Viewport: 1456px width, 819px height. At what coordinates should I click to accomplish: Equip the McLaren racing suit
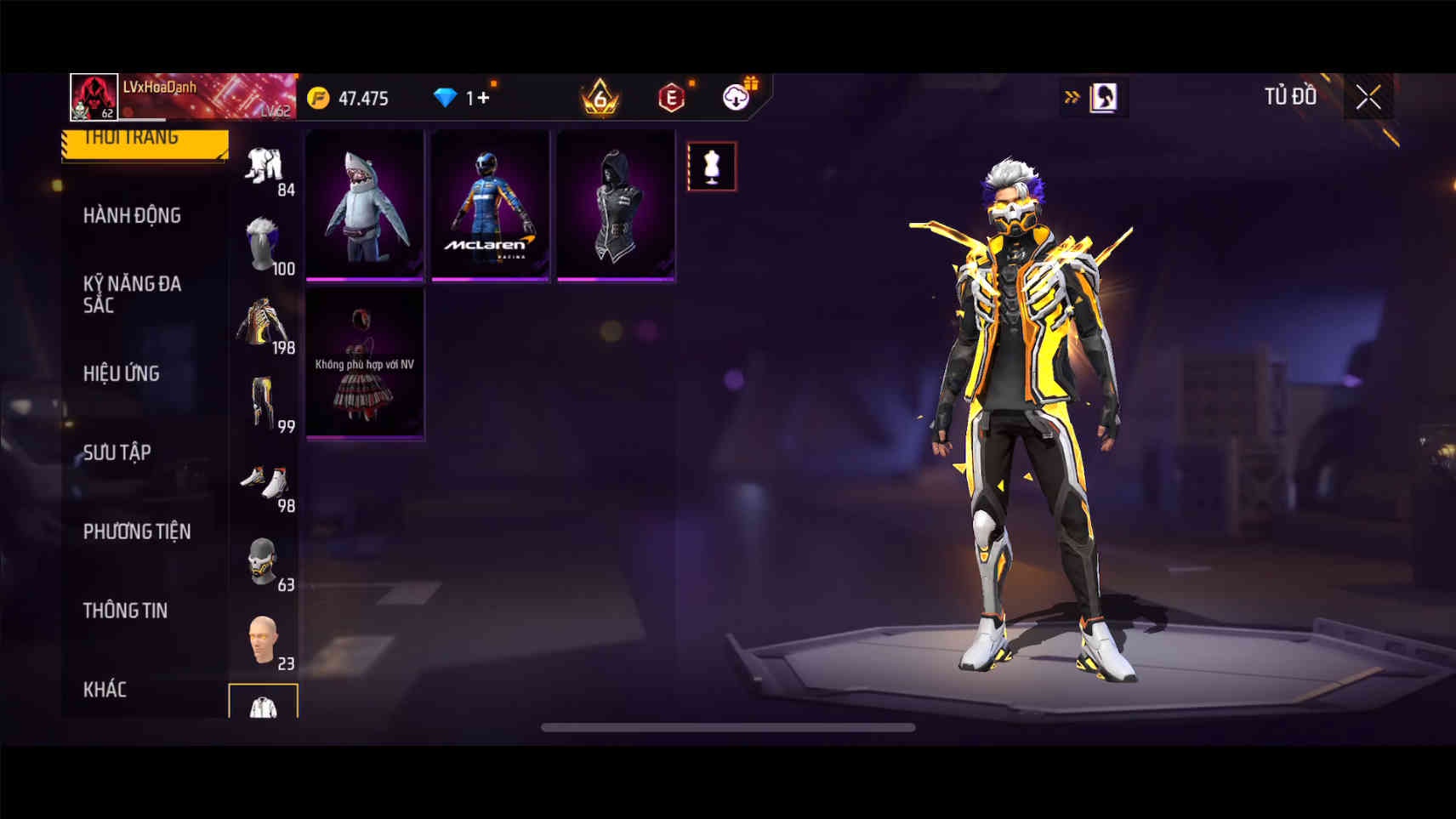(x=490, y=205)
